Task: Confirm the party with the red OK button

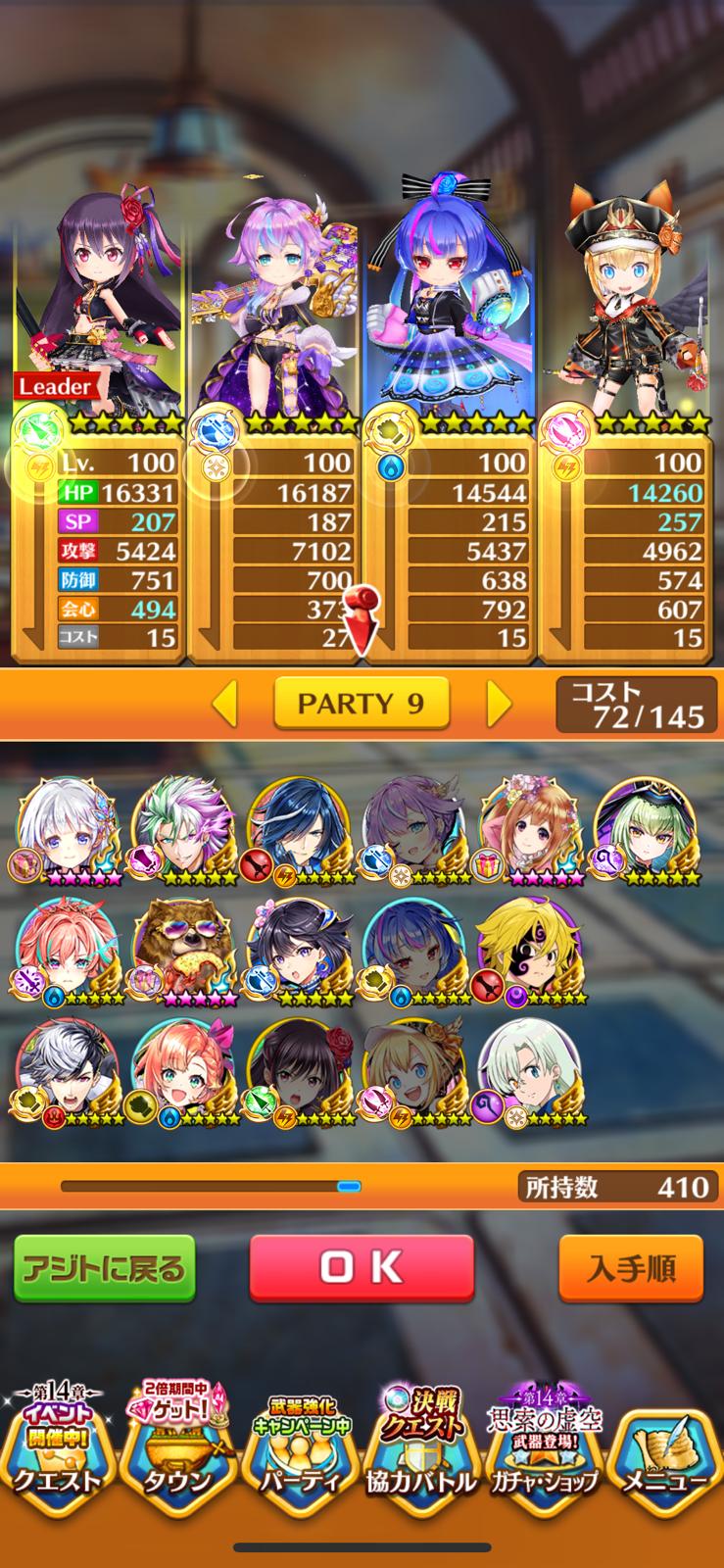Action: (362, 1267)
